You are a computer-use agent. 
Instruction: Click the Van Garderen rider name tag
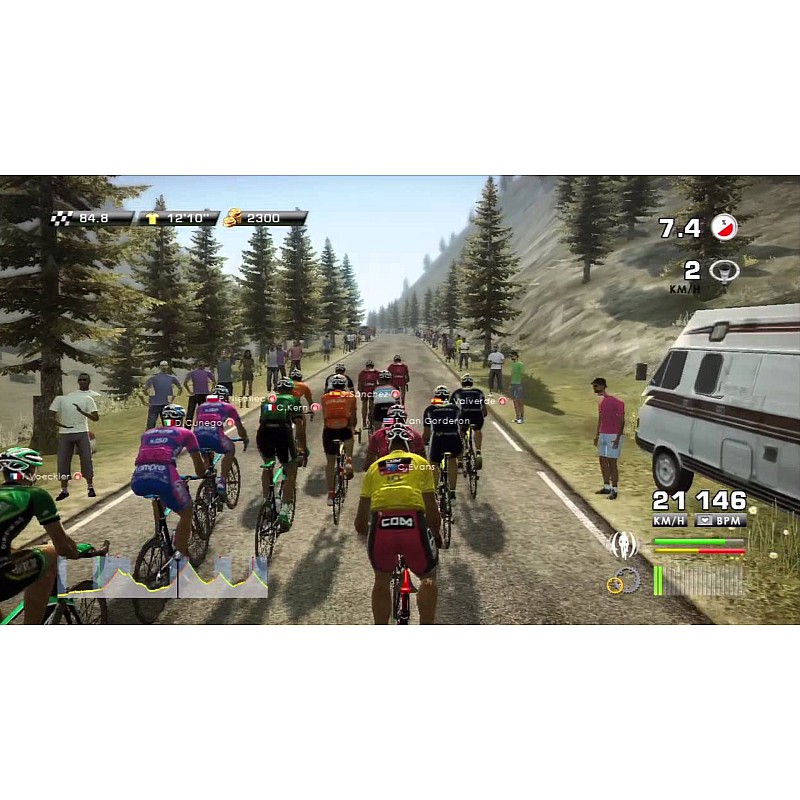[x=440, y=421]
